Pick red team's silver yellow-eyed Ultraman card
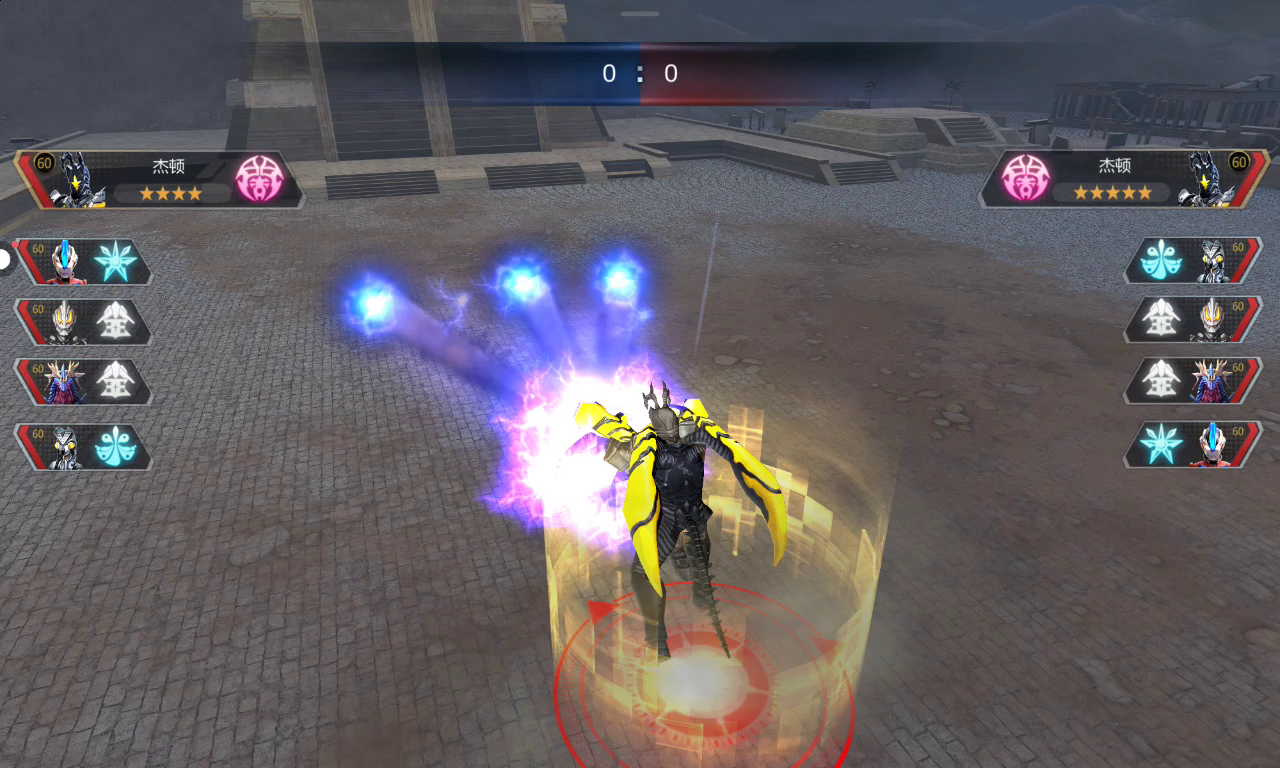 [x=1195, y=322]
